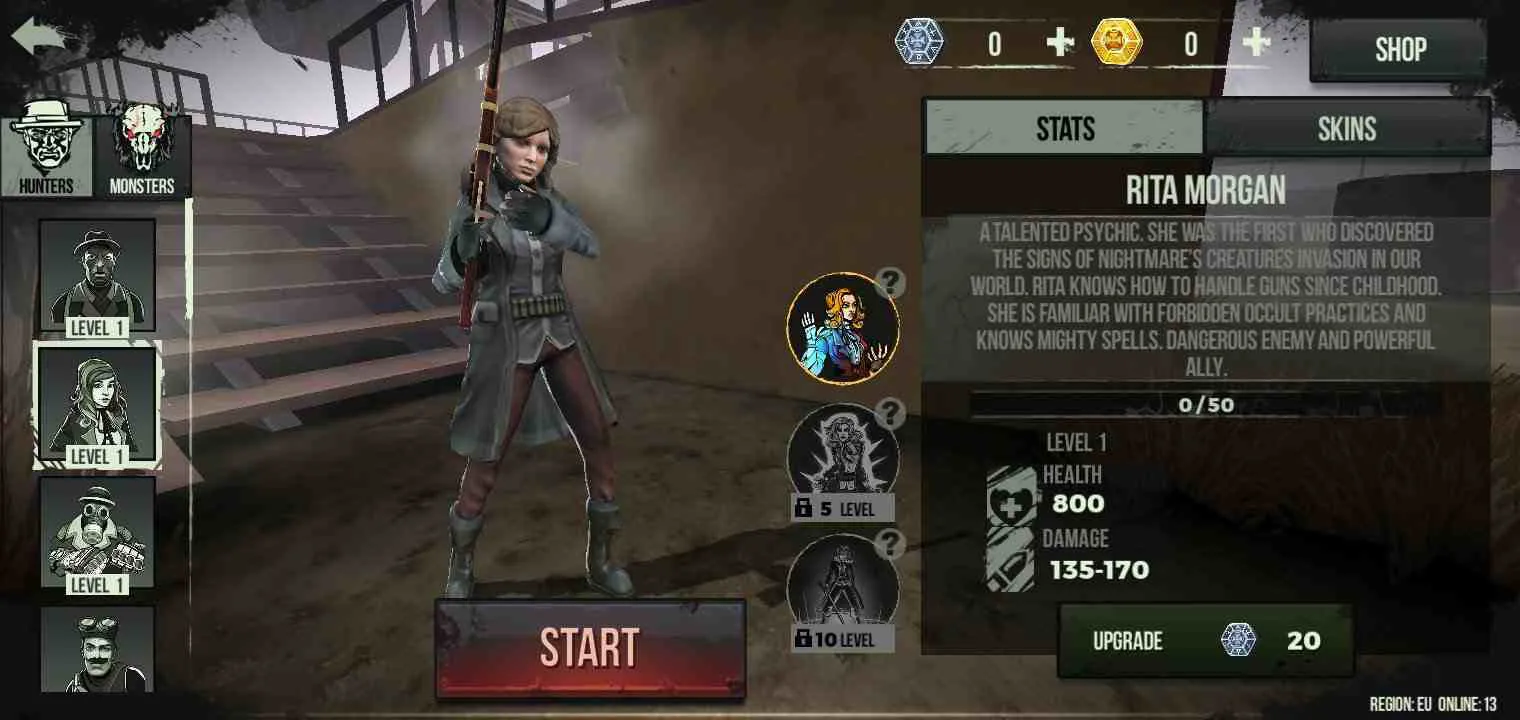
Task: Inspect the locked level 10 ability icon
Action: 845,585
